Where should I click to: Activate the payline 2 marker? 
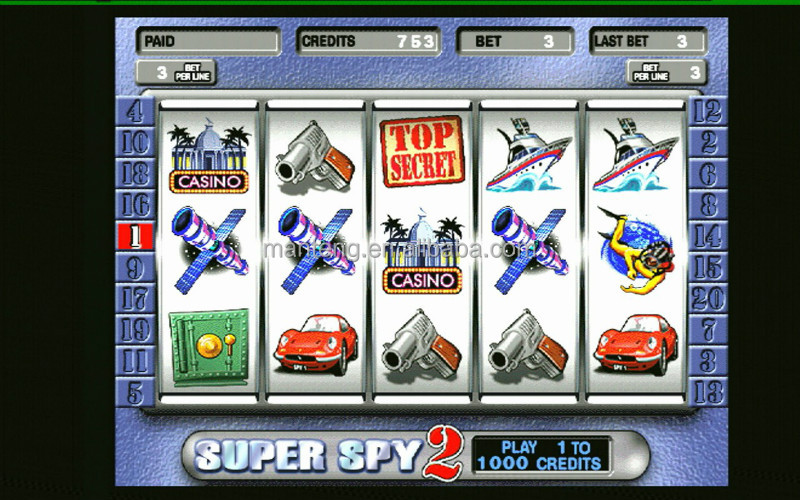(x=707, y=142)
